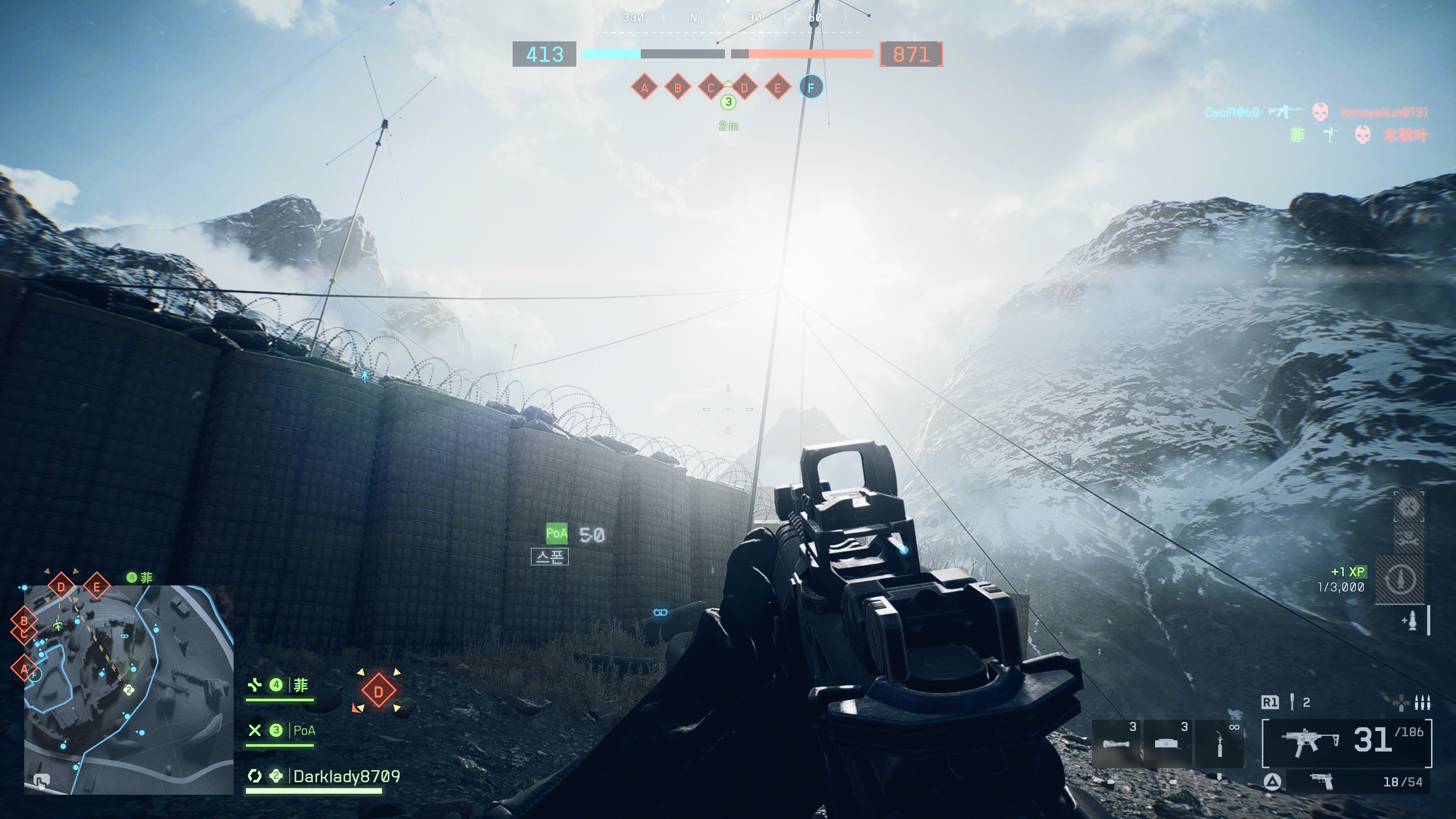Select objective B in the capture row

pos(678,88)
